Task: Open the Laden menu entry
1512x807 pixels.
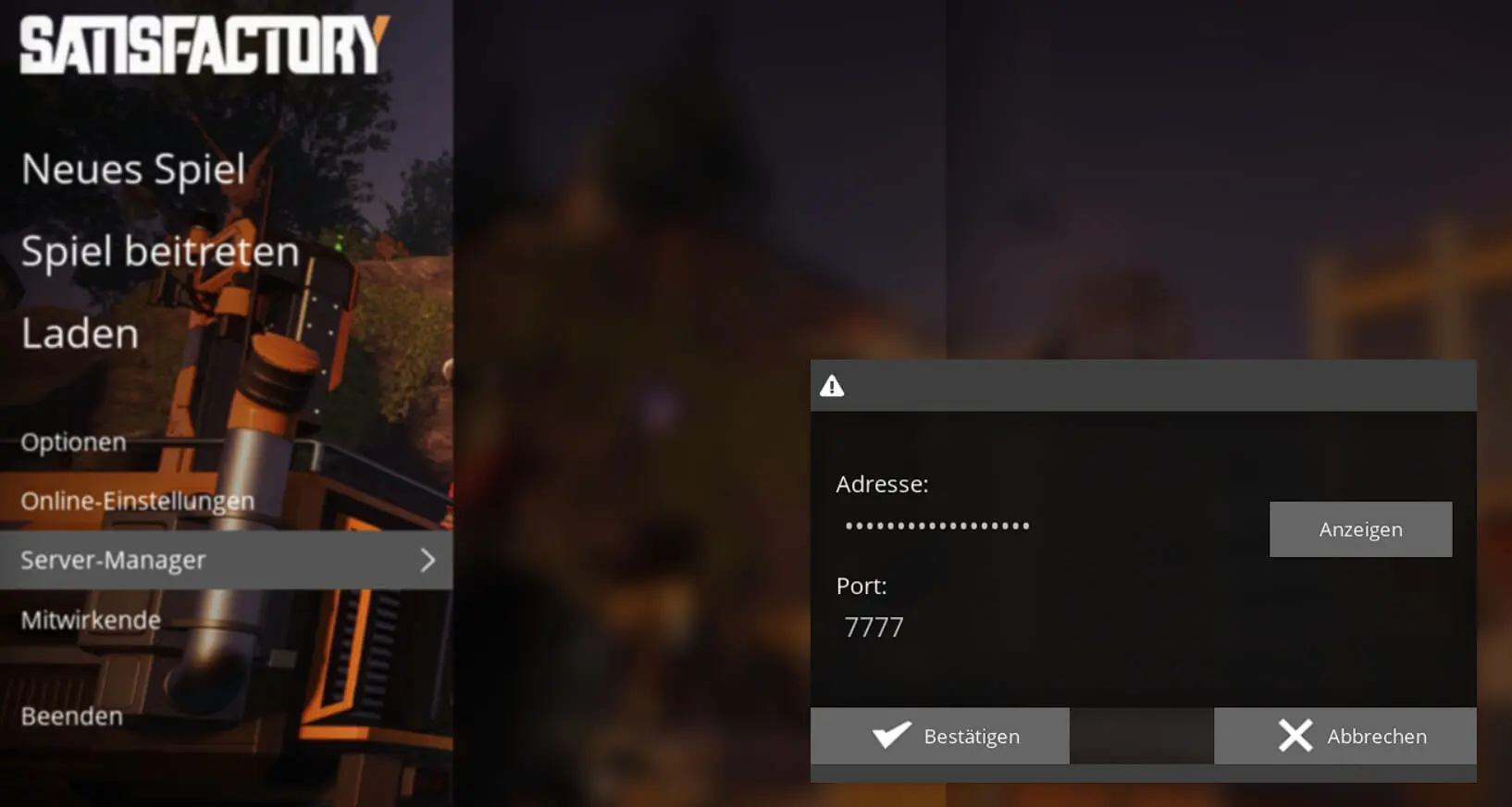Action: click(x=79, y=334)
